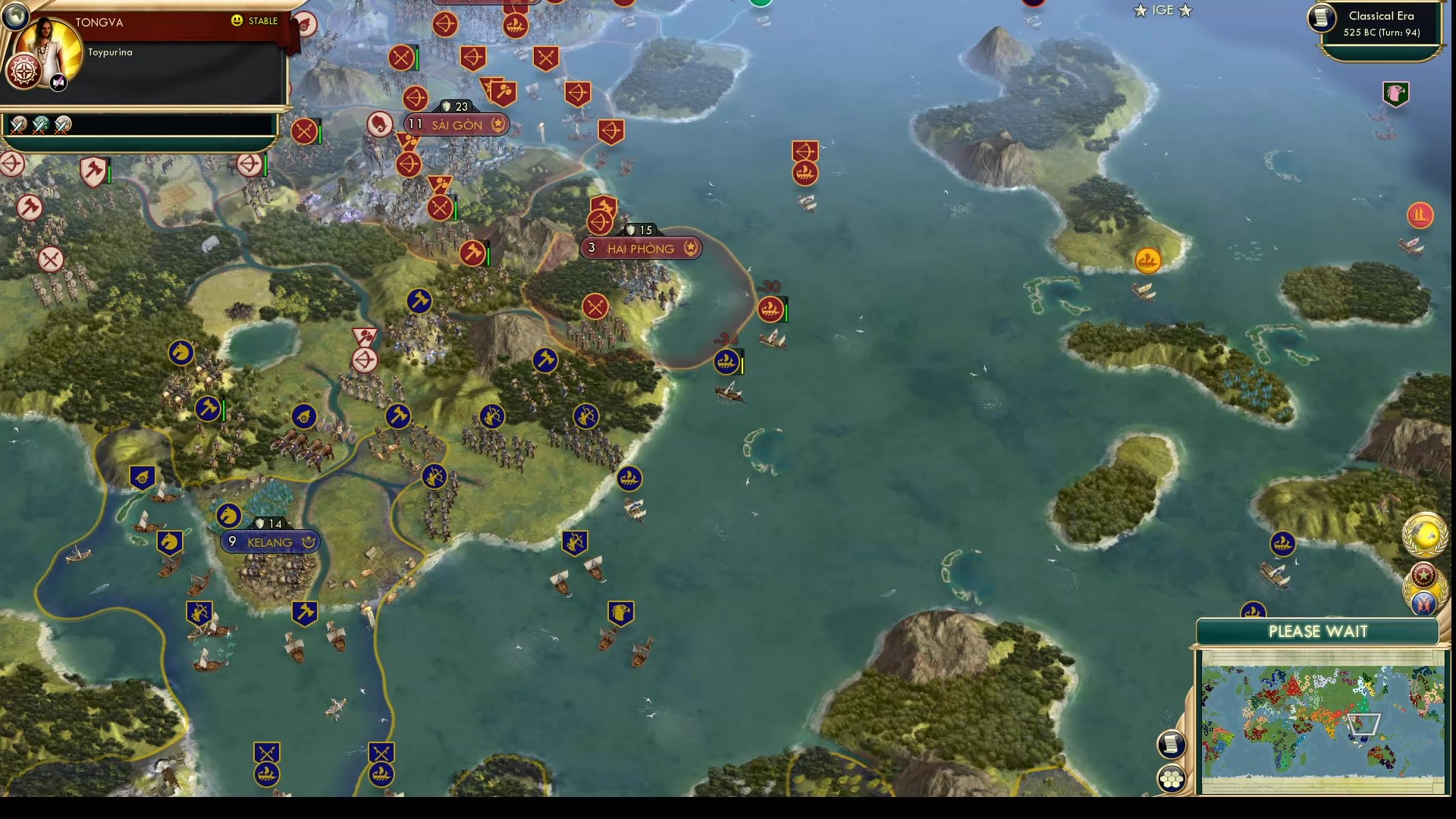1456x819 pixels.
Task: Click the Kelang city banner
Action: 269,542
